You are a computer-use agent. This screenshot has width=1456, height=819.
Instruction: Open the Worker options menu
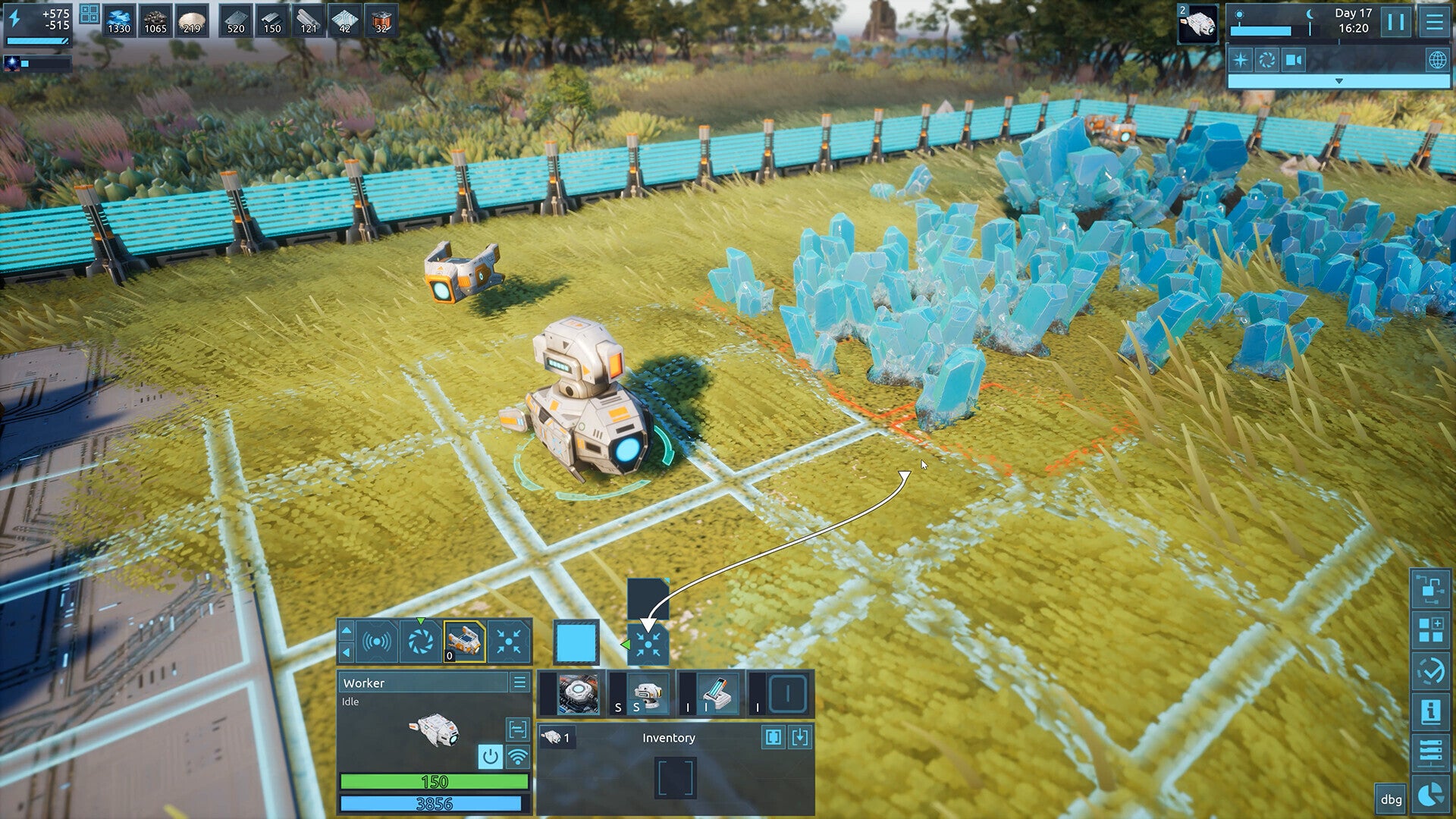coord(519,682)
